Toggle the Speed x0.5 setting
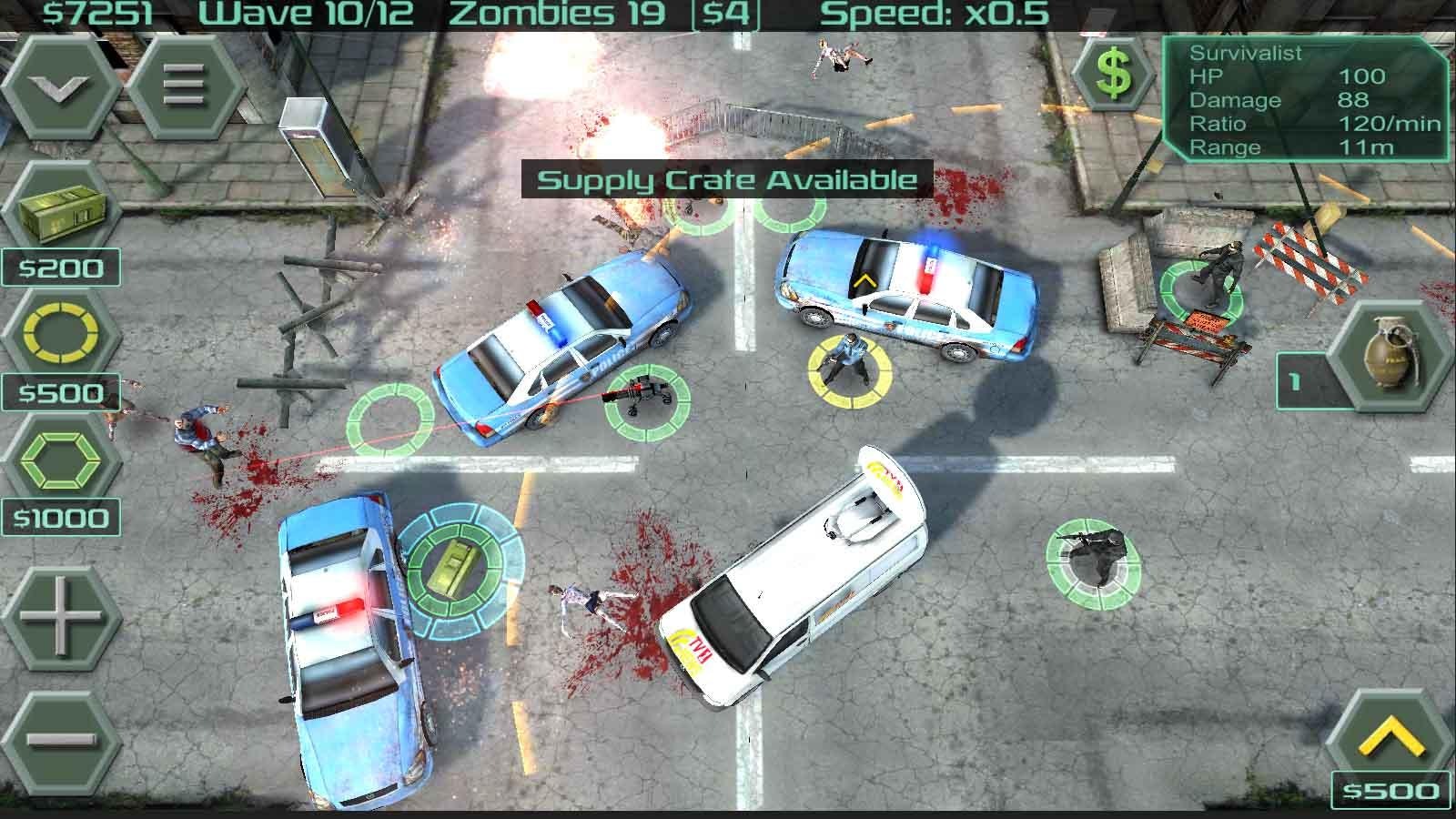 [x=937, y=14]
